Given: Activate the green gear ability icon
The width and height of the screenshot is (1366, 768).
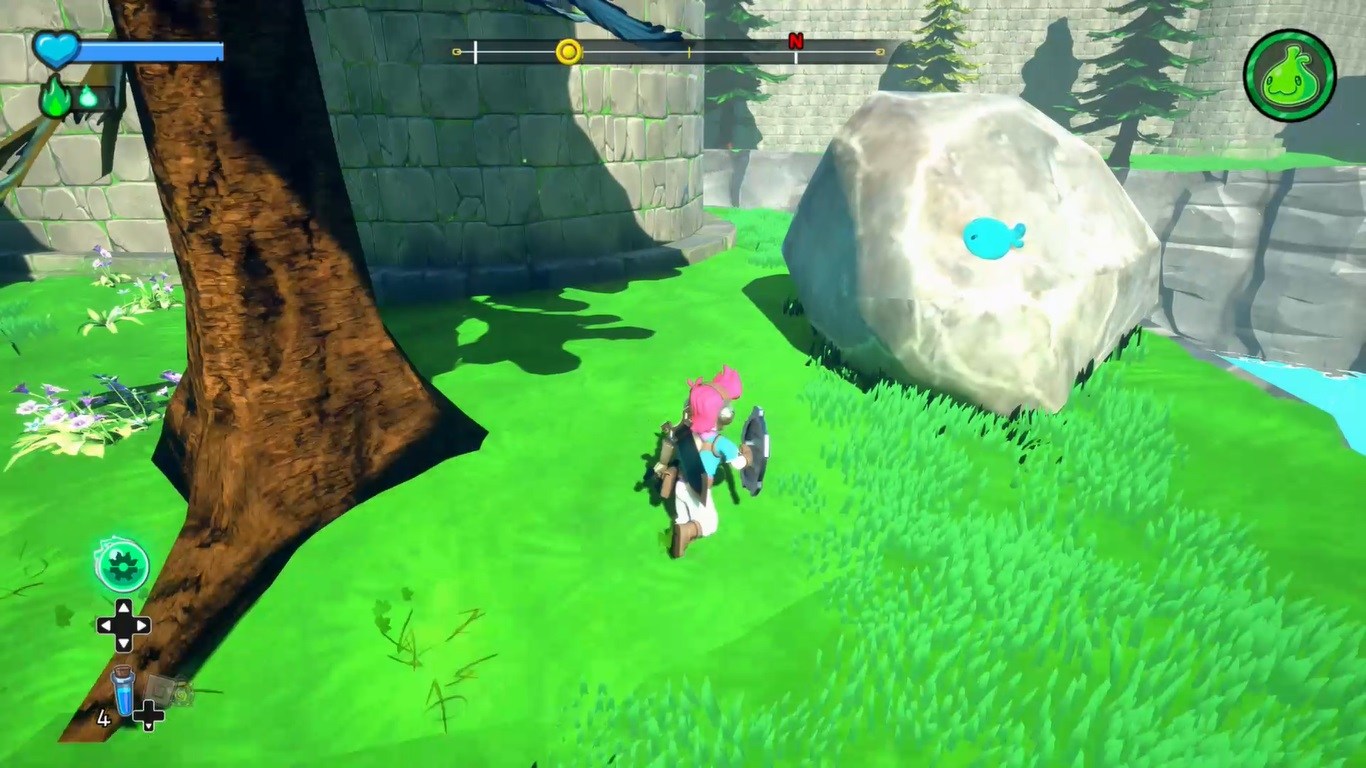Looking at the screenshot, I should click(x=123, y=565).
